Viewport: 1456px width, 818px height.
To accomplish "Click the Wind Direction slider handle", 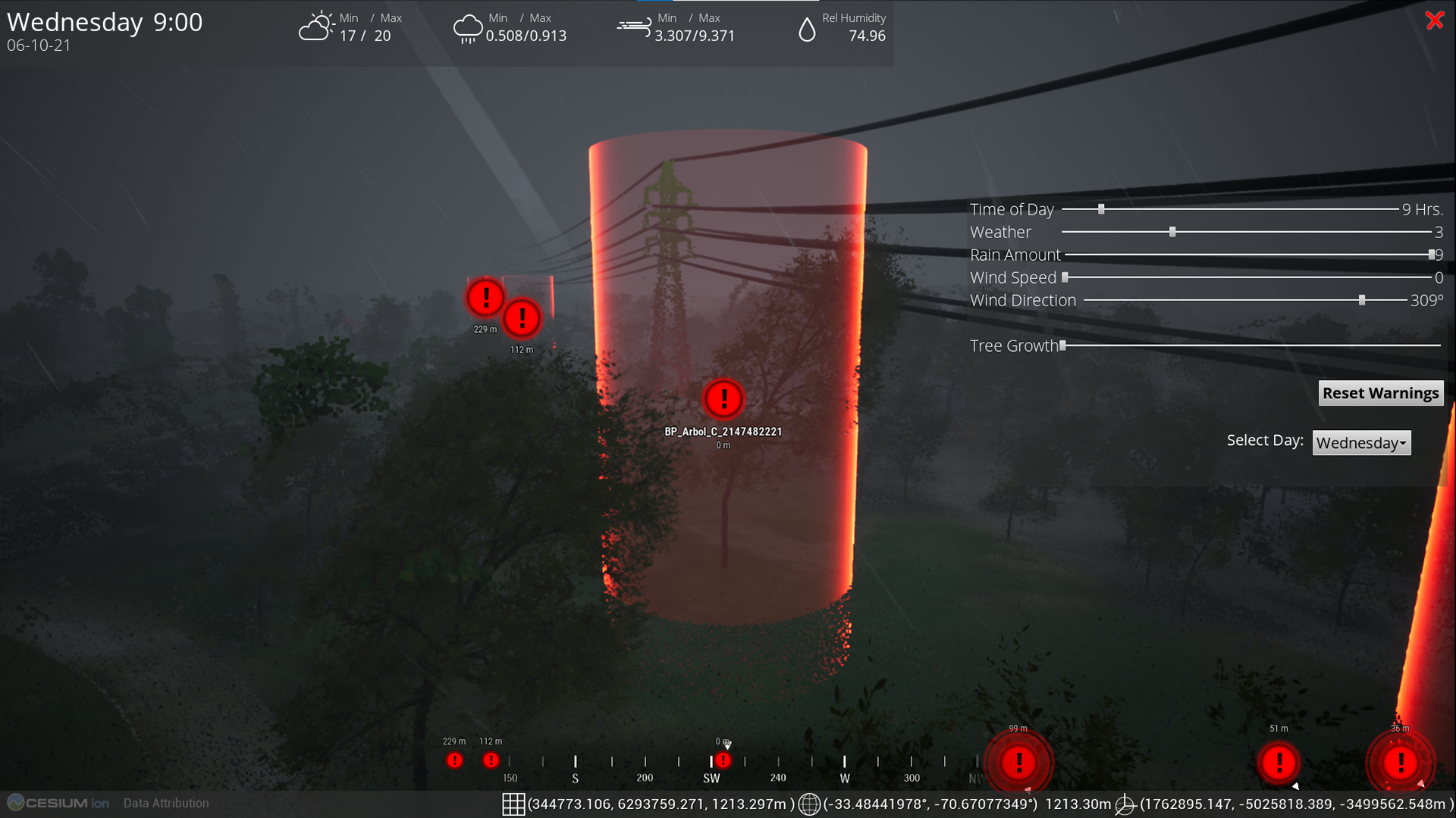I will click(x=1362, y=300).
